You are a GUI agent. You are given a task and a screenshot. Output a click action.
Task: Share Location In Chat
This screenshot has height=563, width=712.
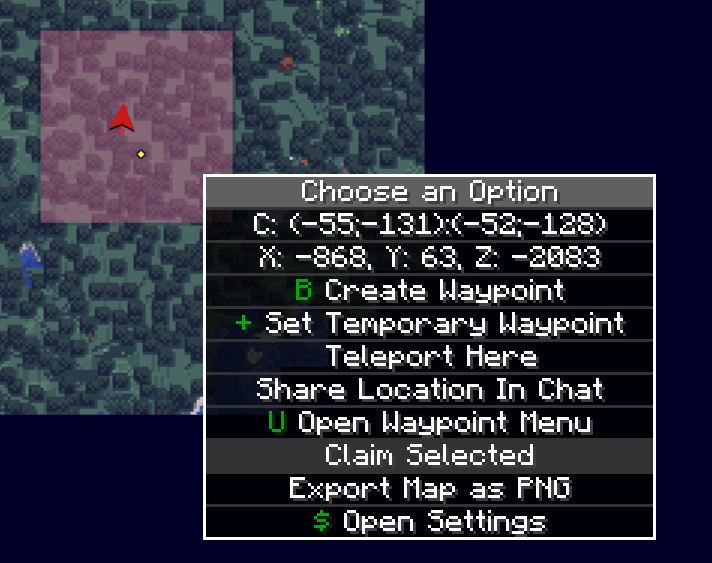pos(430,389)
